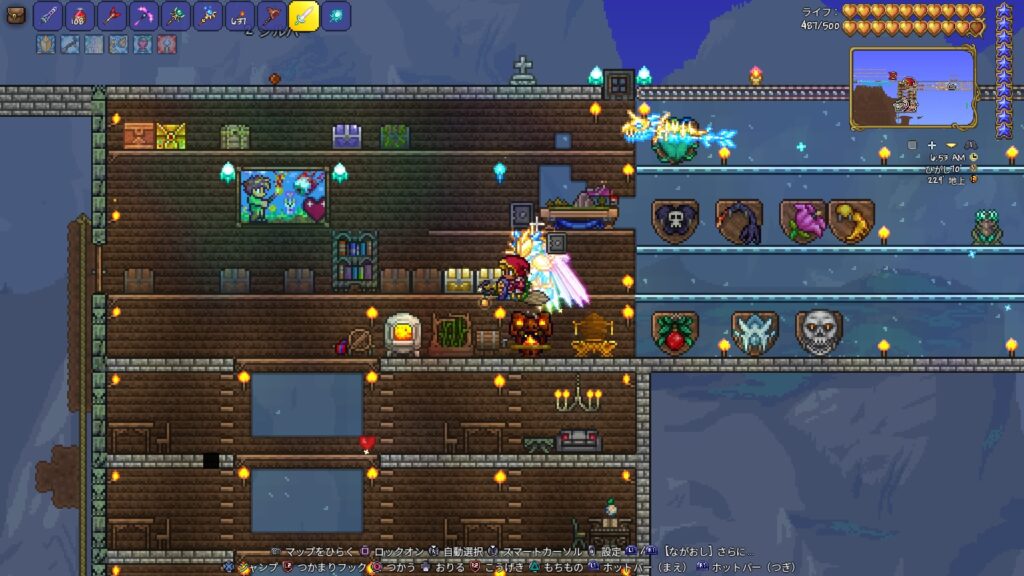
Task: Click the red-bordered buff icon
Action: pyautogui.click(x=166, y=44)
